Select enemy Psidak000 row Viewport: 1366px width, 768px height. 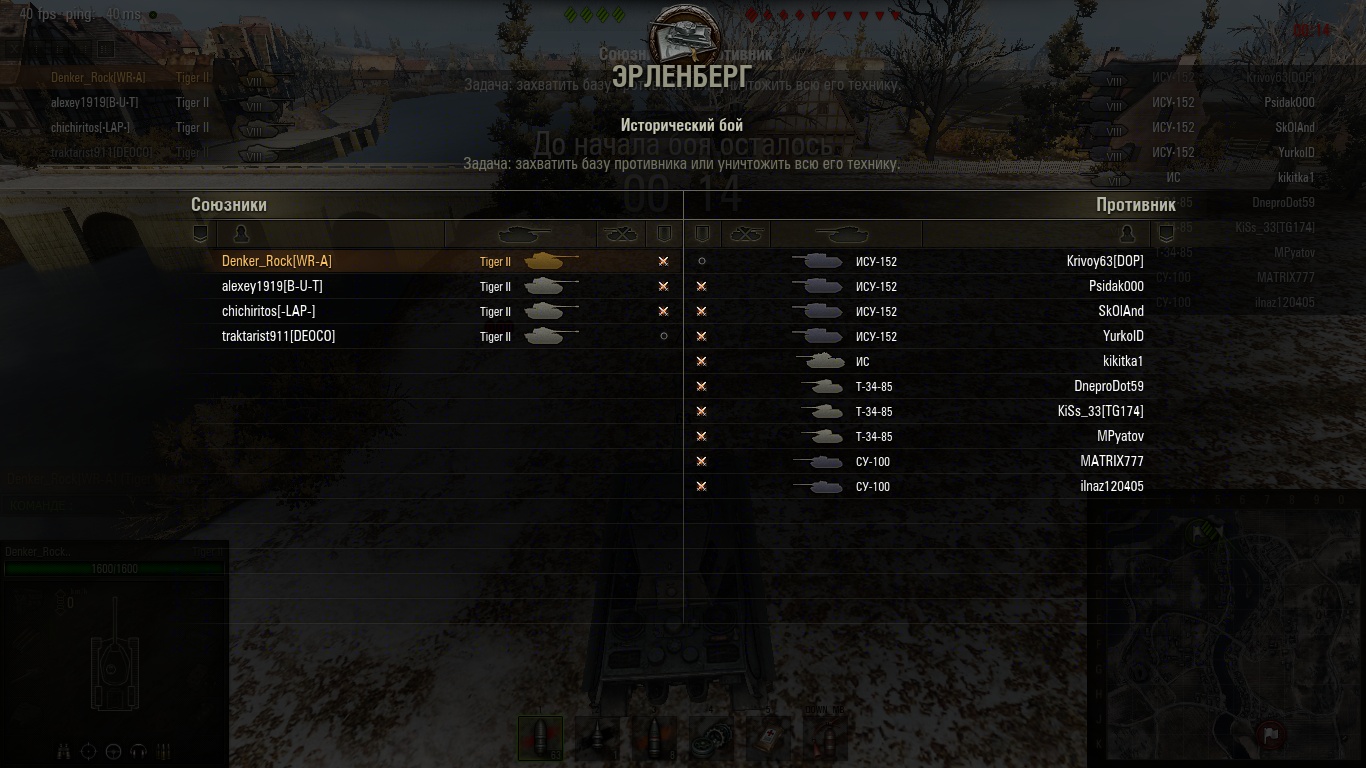click(x=1116, y=286)
